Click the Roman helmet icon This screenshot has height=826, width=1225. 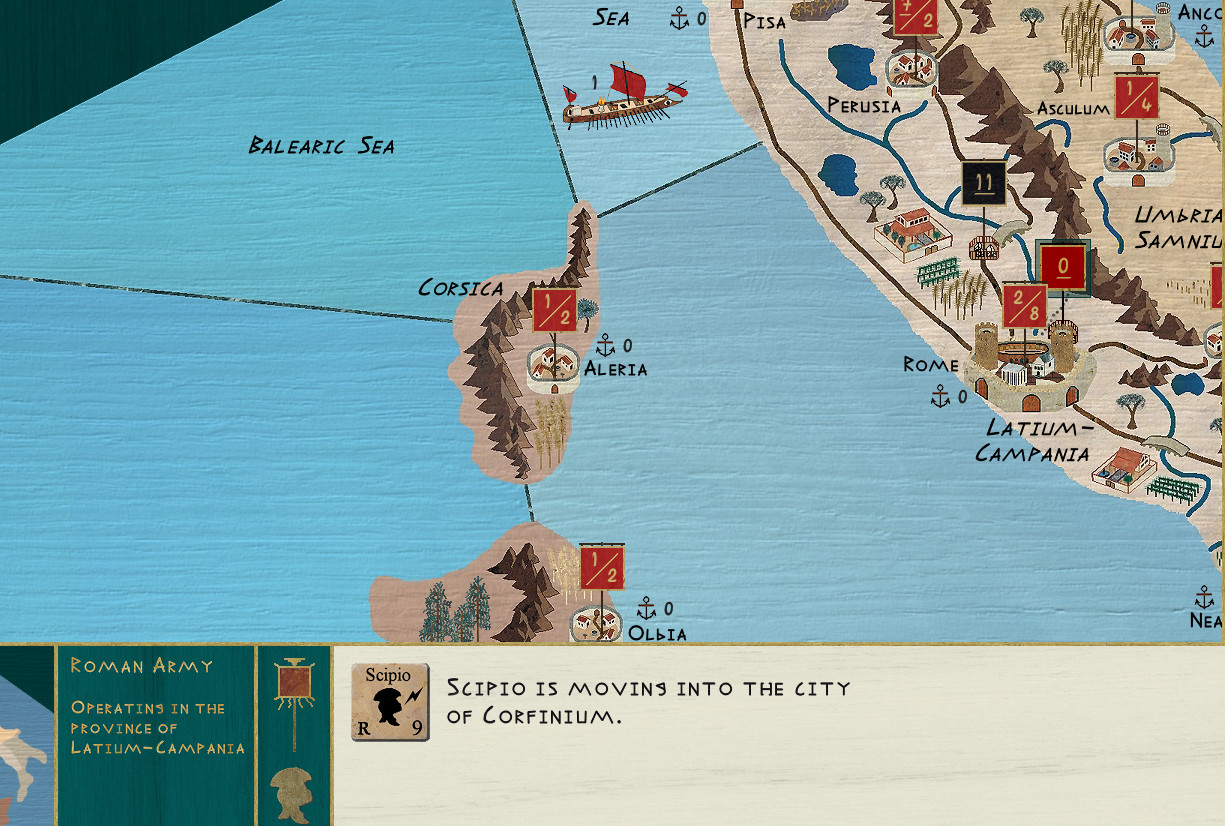pyautogui.click(x=292, y=792)
